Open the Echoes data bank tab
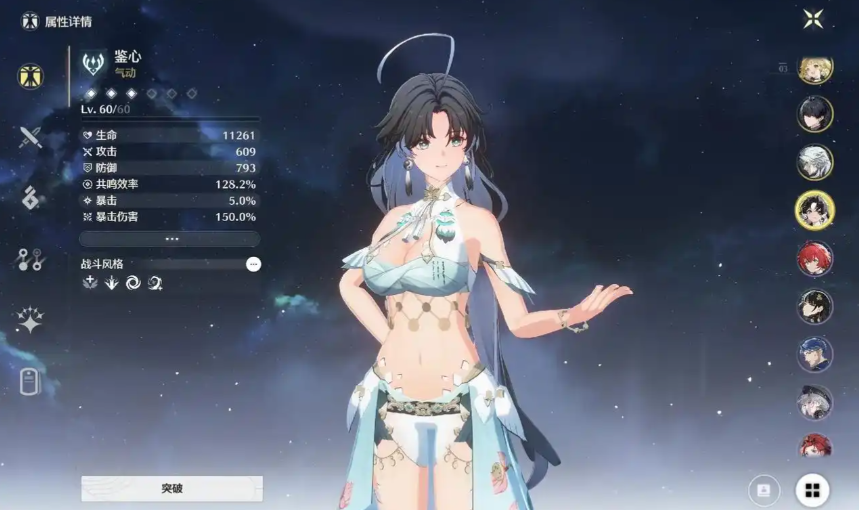Viewport: 859px width, 510px height. click(x=30, y=198)
